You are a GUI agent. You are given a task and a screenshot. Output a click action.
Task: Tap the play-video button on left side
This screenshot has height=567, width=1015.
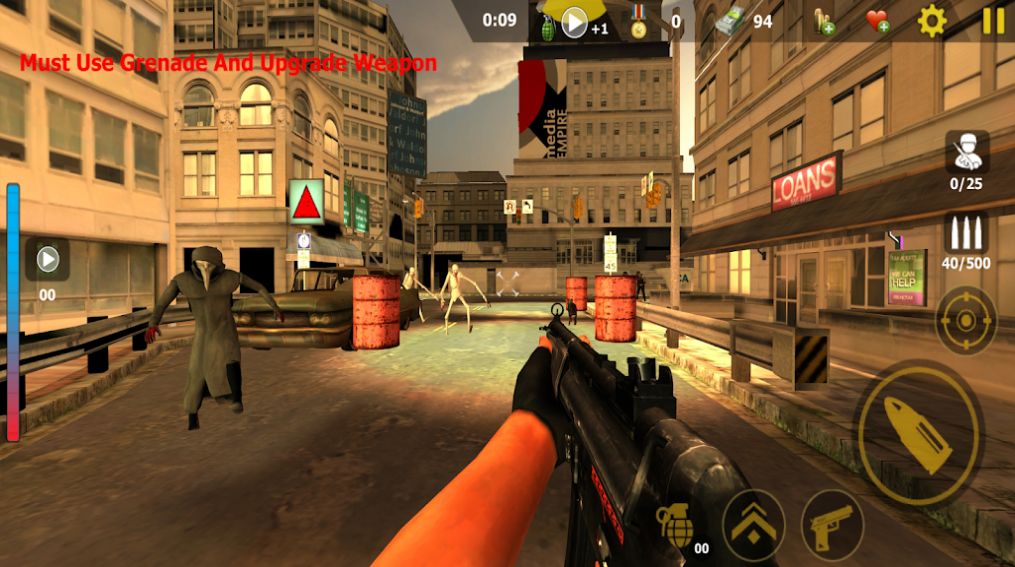click(x=47, y=260)
